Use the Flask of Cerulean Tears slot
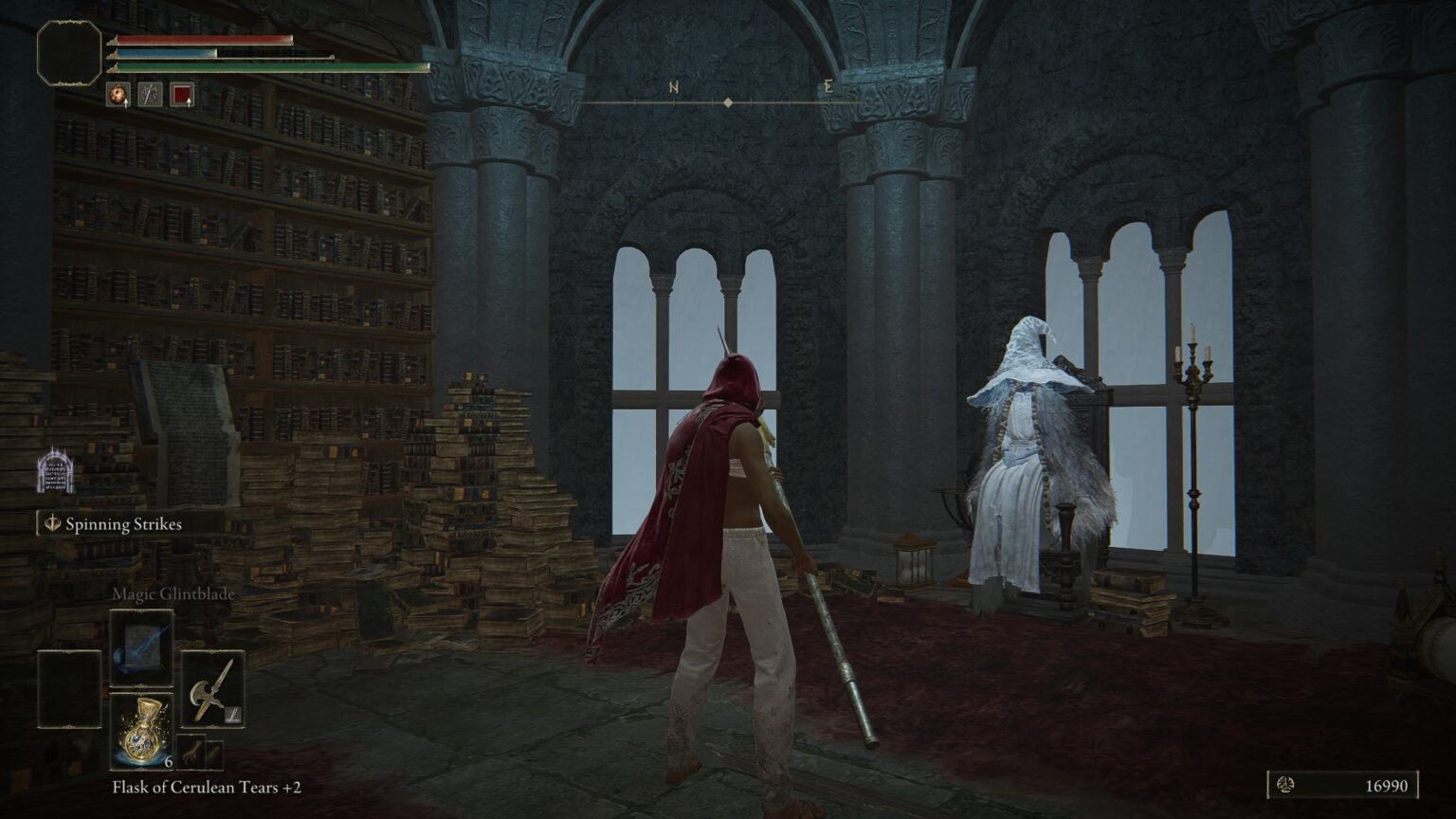This screenshot has height=819, width=1456. [x=141, y=730]
